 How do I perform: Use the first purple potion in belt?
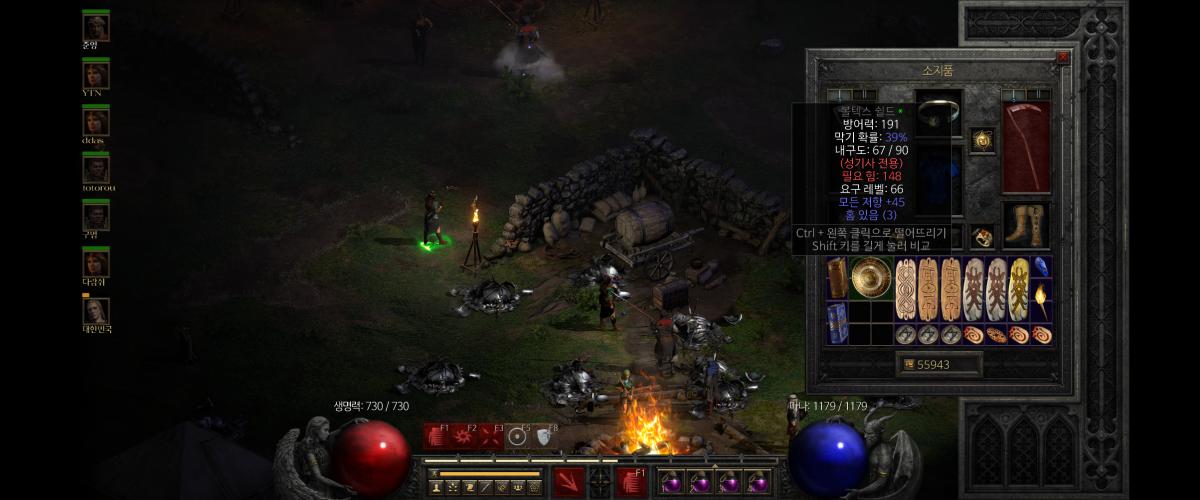tap(670, 483)
